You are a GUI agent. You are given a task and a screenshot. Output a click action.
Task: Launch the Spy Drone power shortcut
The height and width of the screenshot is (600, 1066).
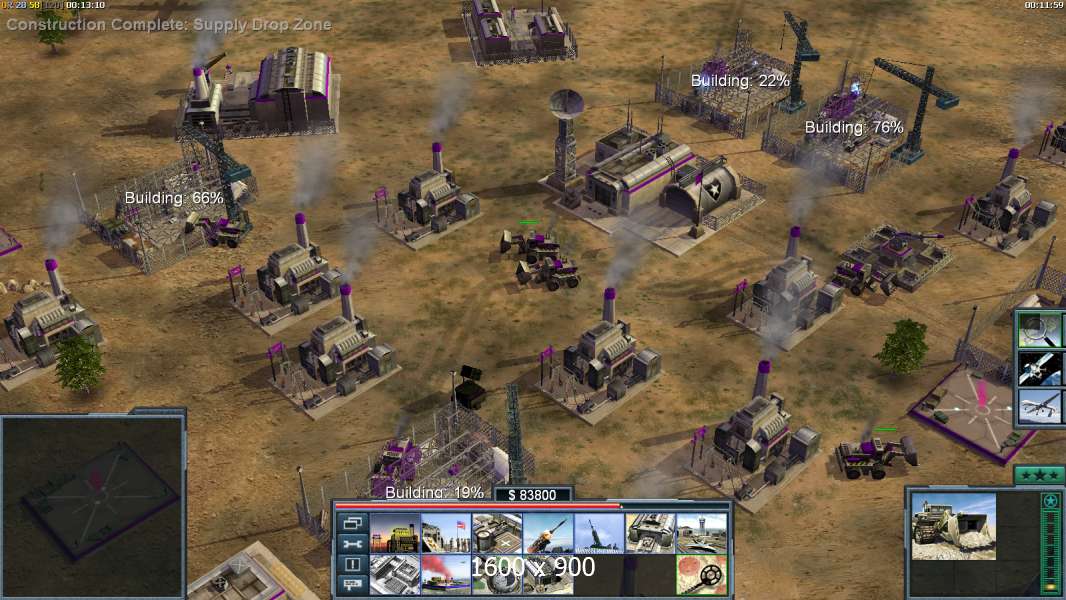1040,407
